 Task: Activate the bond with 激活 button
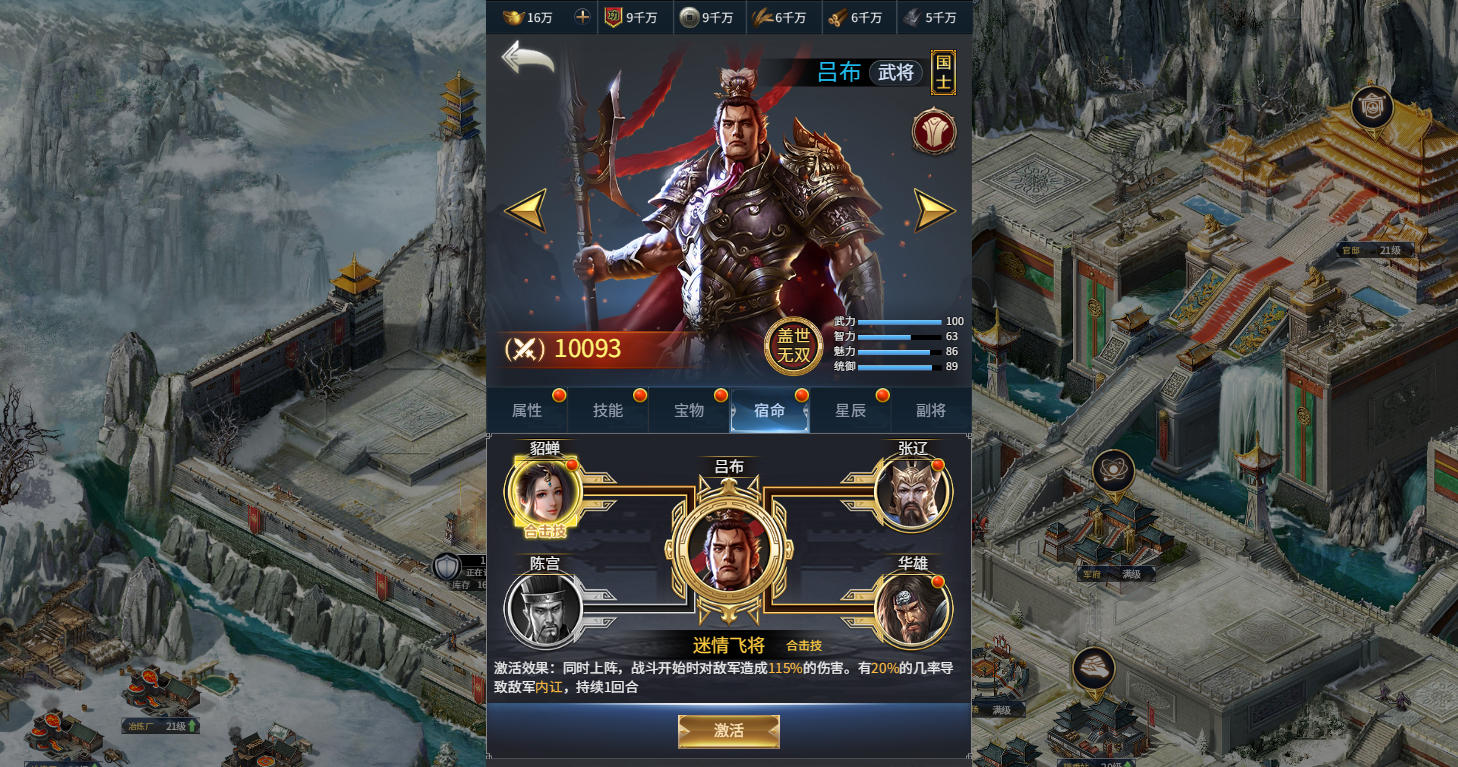[729, 731]
